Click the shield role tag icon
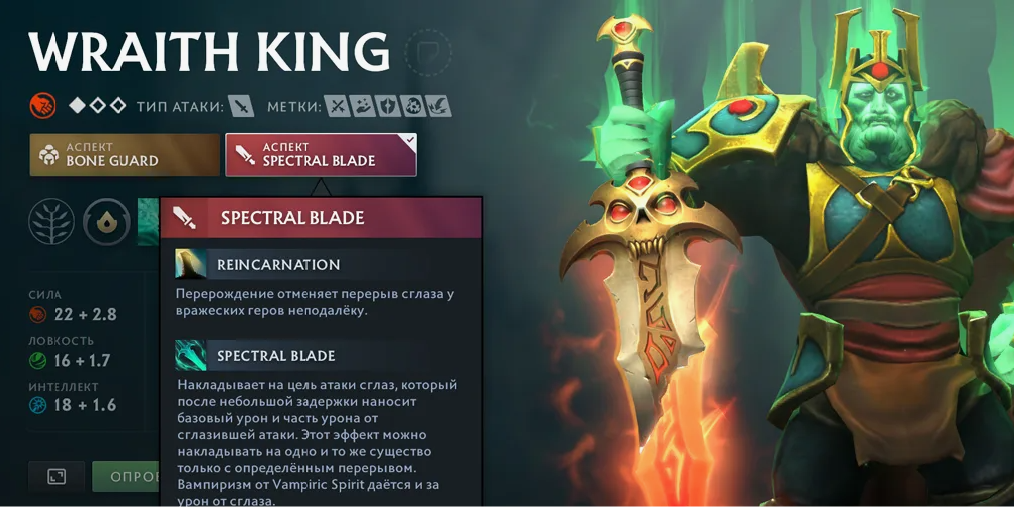The height and width of the screenshot is (507, 1014). (x=388, y=106)
